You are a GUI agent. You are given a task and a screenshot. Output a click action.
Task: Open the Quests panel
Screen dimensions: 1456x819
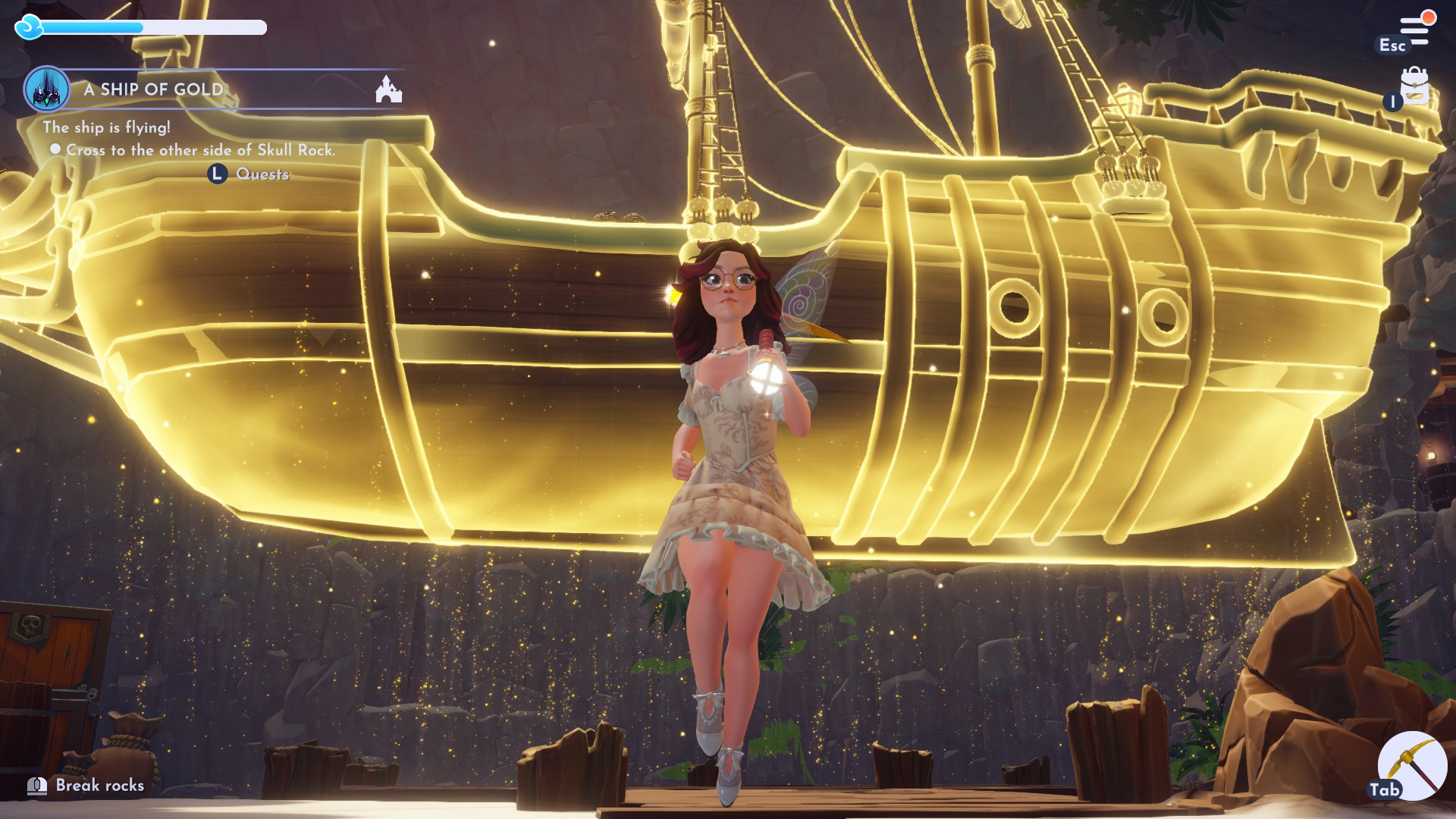pos(262,174)
